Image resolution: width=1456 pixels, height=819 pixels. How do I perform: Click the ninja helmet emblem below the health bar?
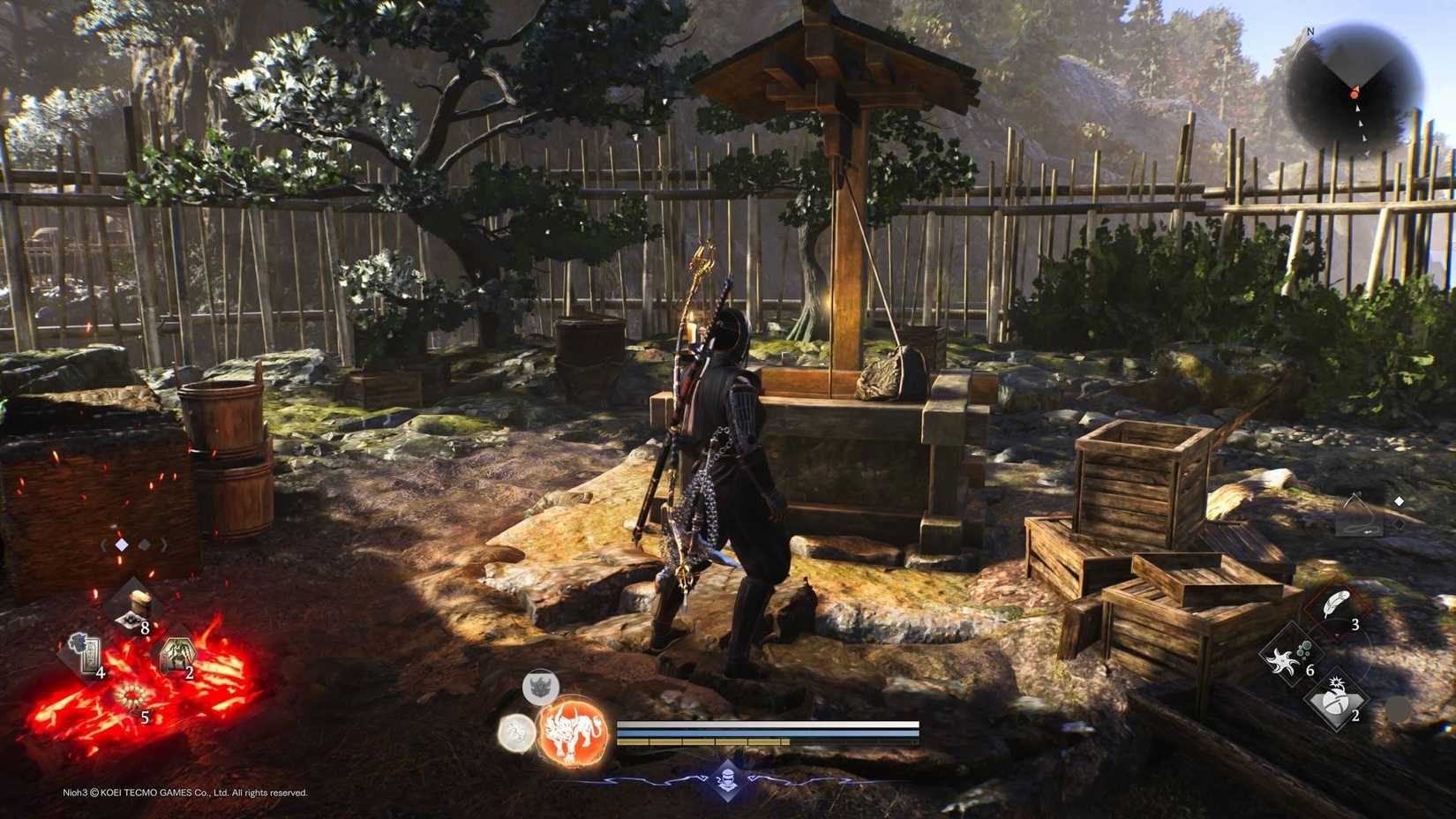coord(727,778)
